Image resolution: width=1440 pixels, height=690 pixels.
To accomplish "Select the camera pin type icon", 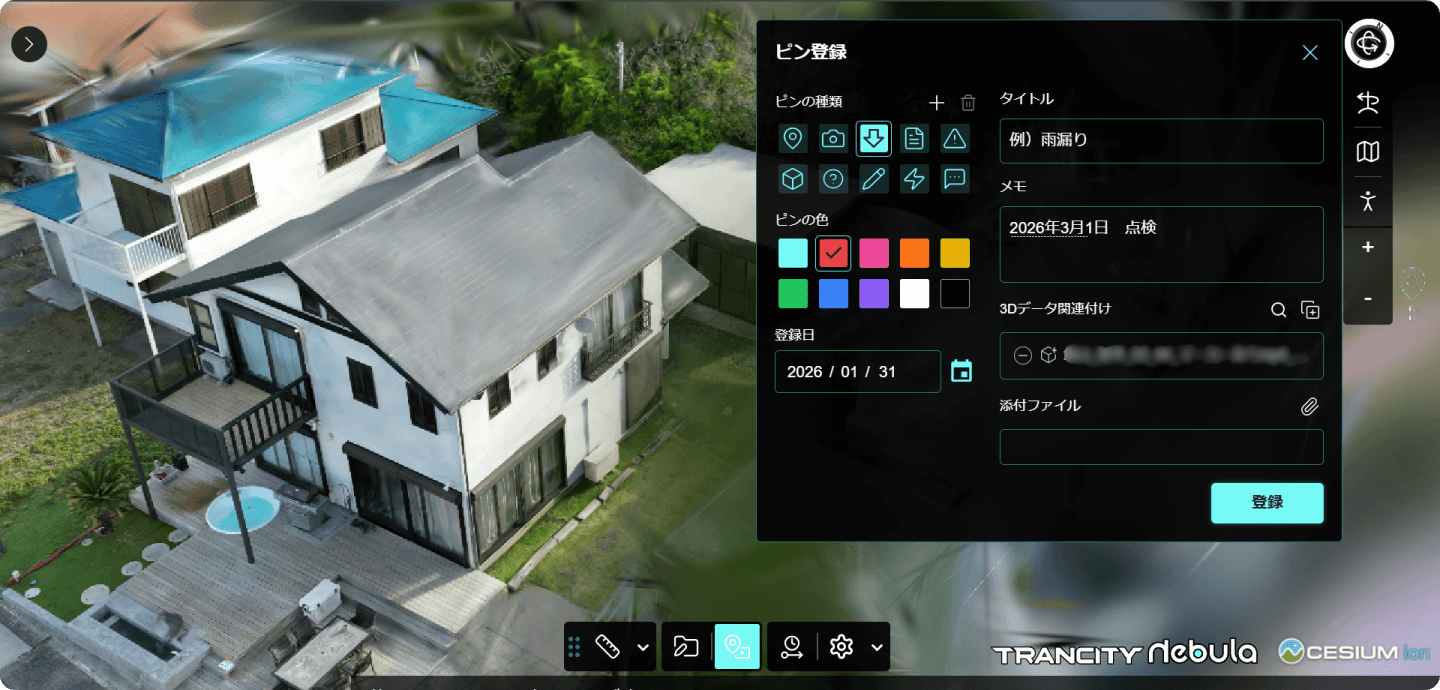I will [x=833, y=139].
